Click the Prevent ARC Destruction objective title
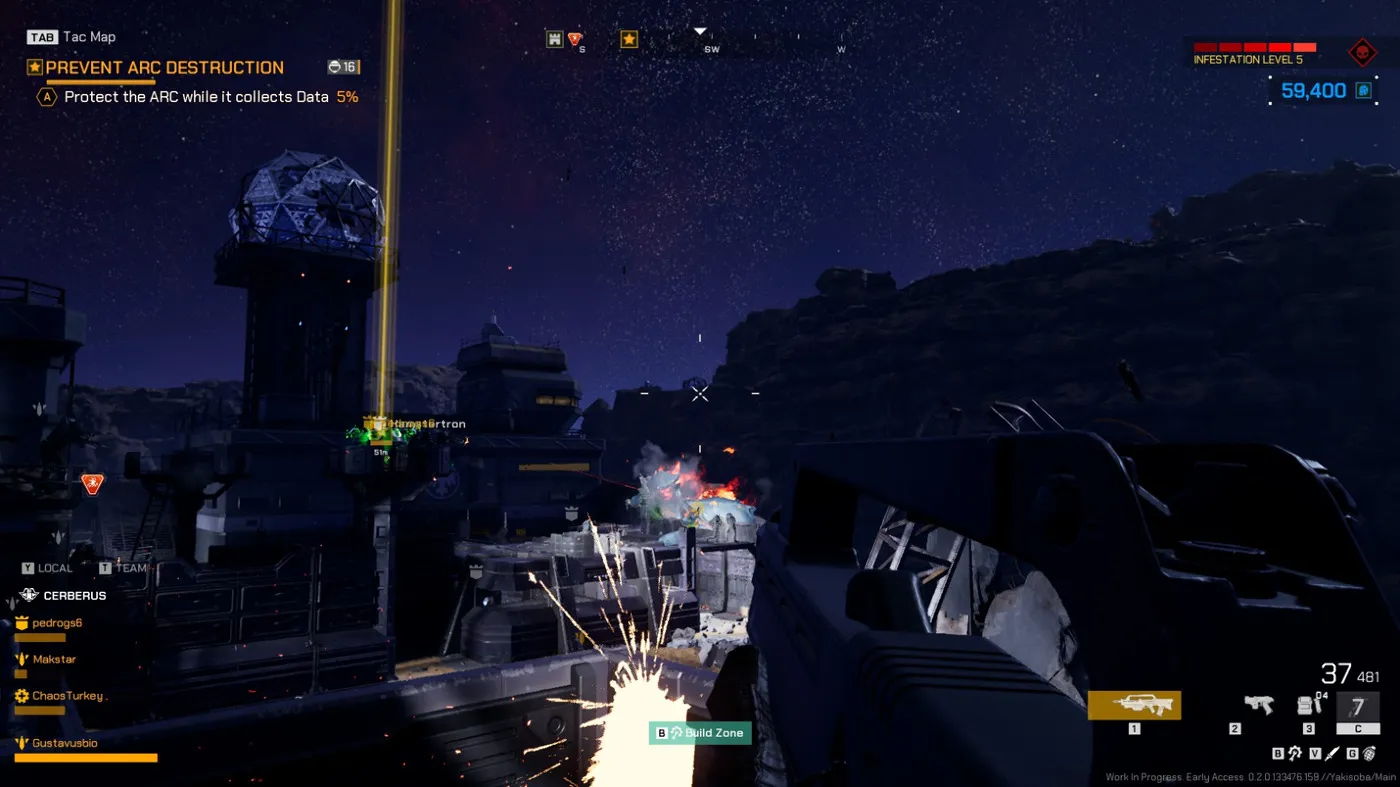The width and height of the screenshot is (1400, 787). tap(165, 68)
